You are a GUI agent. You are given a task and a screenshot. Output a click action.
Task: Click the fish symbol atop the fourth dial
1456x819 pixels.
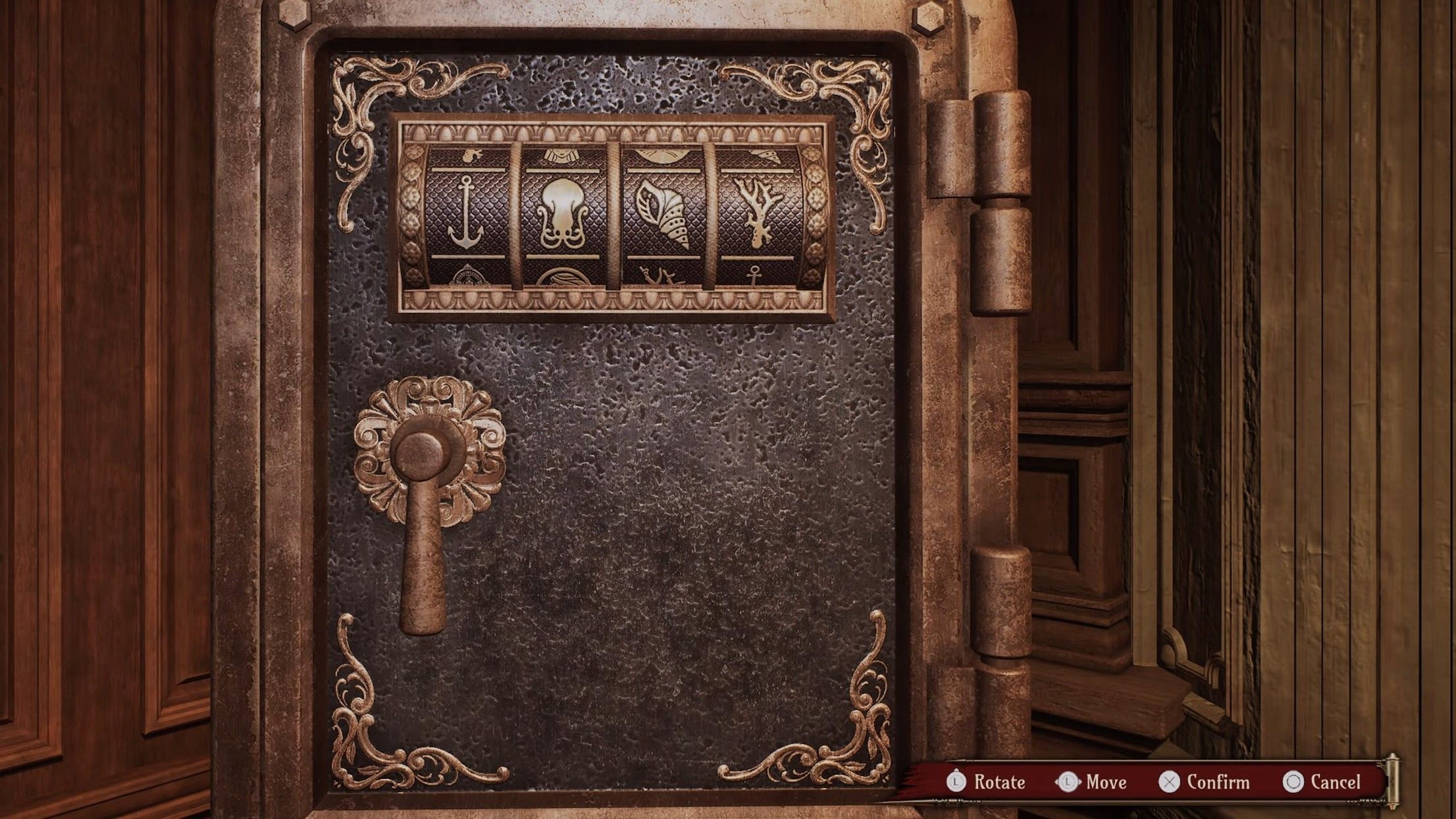pyautogui.click(x=767, y=155)
